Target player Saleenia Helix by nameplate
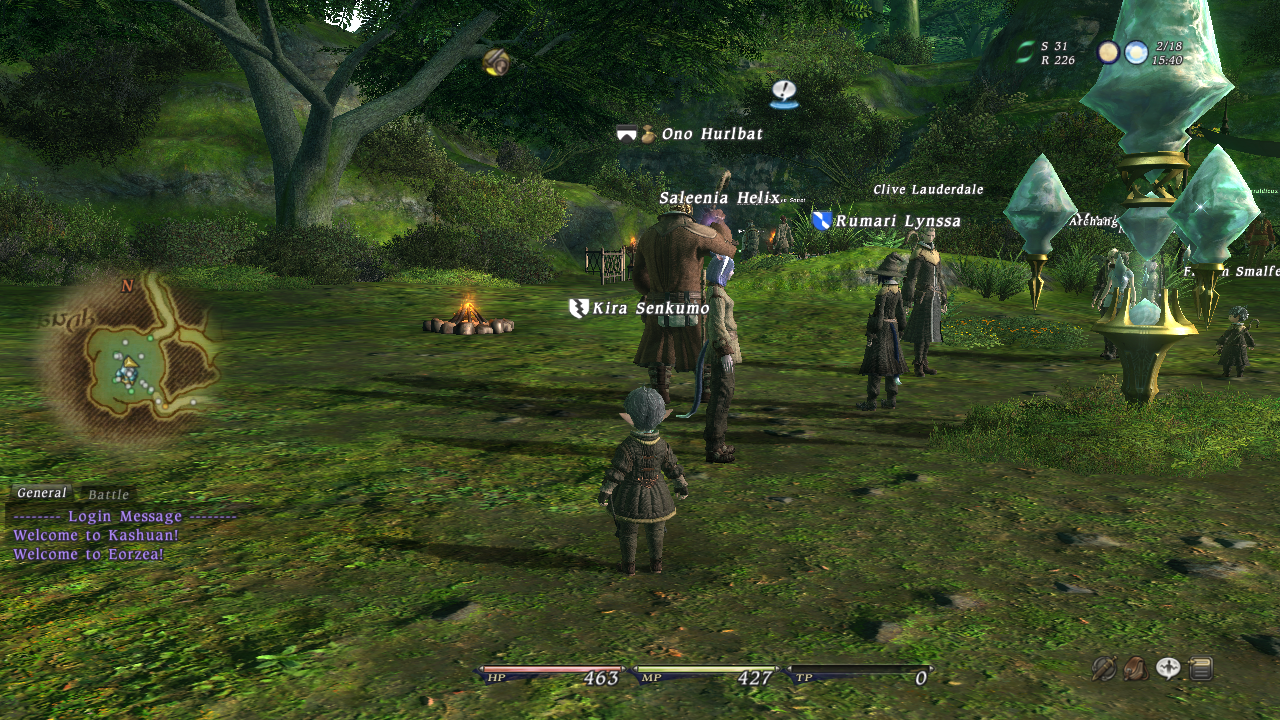The height and width of the screenshot is (720, 1280). click(718, 198)
